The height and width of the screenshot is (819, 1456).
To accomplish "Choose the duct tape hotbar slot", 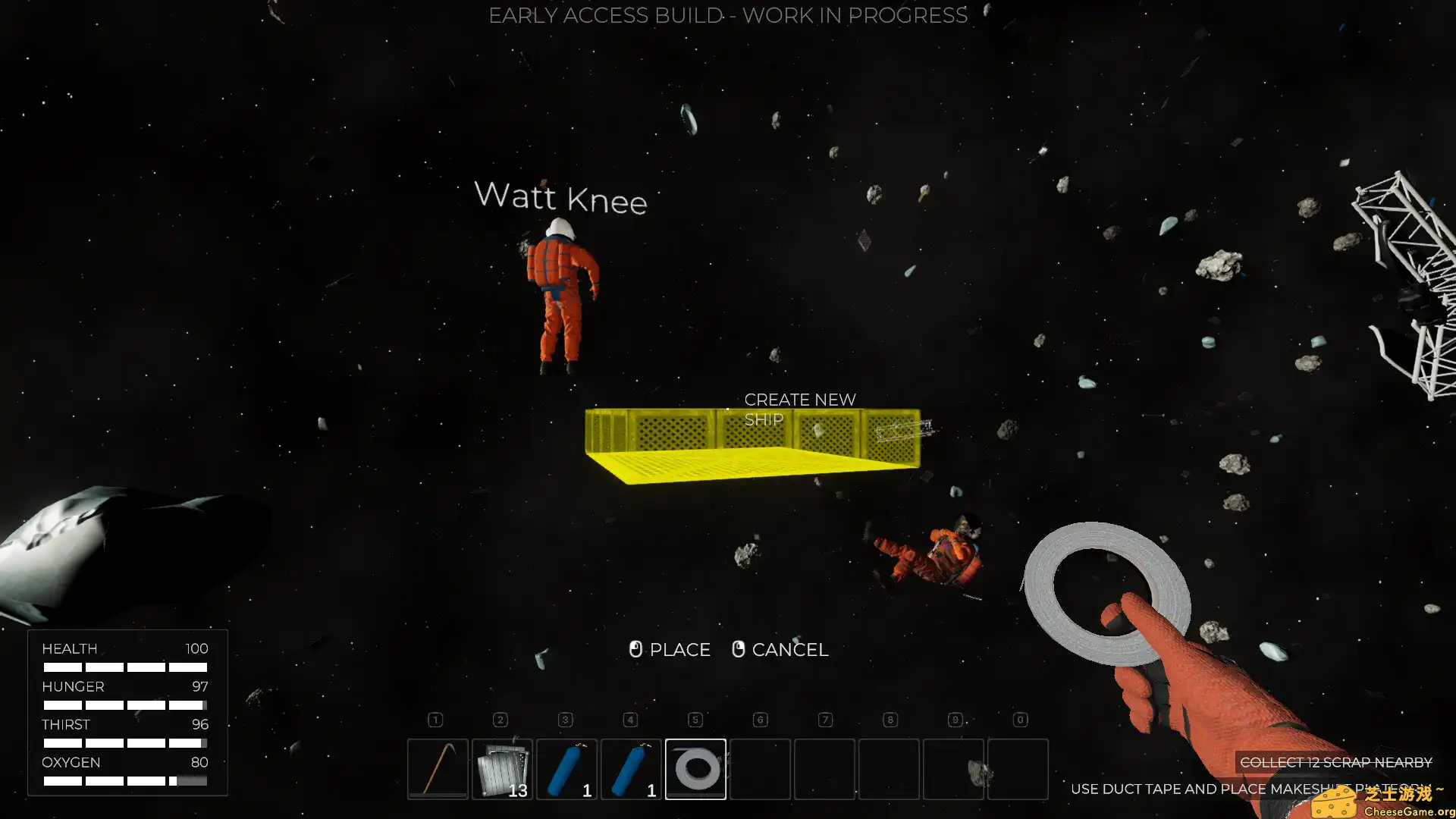I will [695, 768].
